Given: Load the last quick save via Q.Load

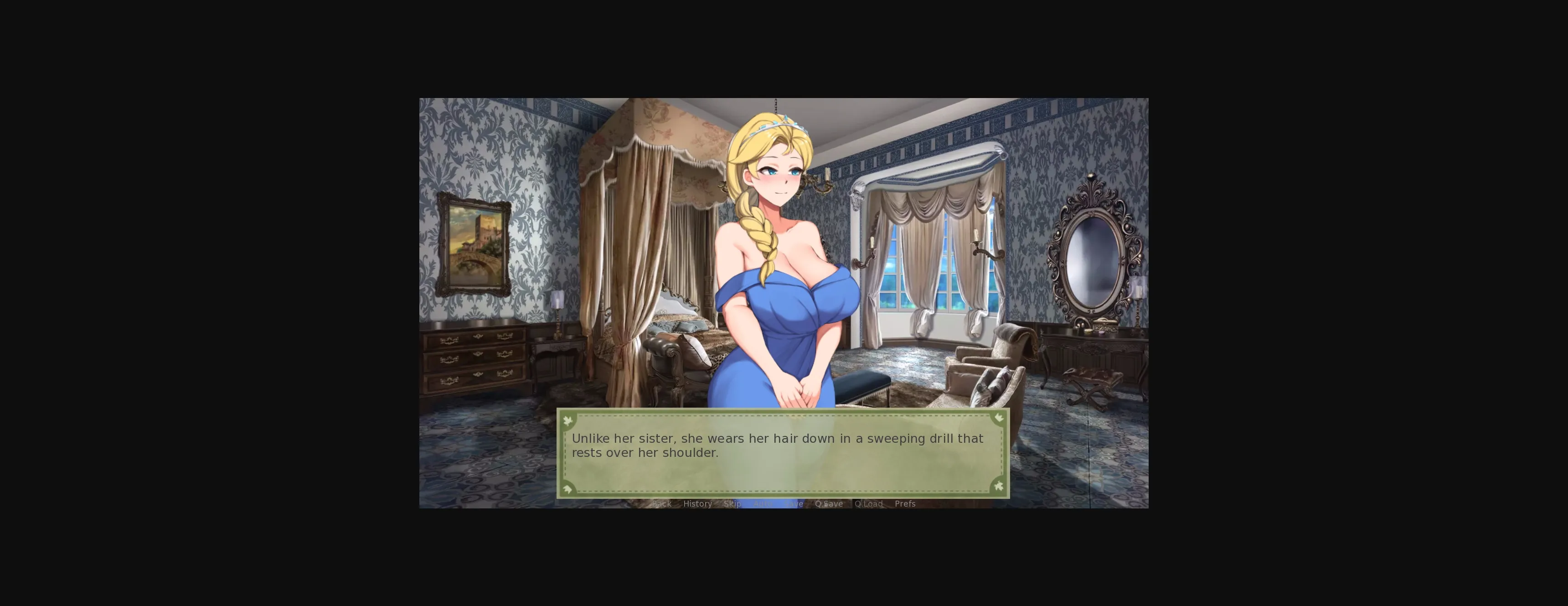Looking at the screenshot, I should (x=868, y=504).
